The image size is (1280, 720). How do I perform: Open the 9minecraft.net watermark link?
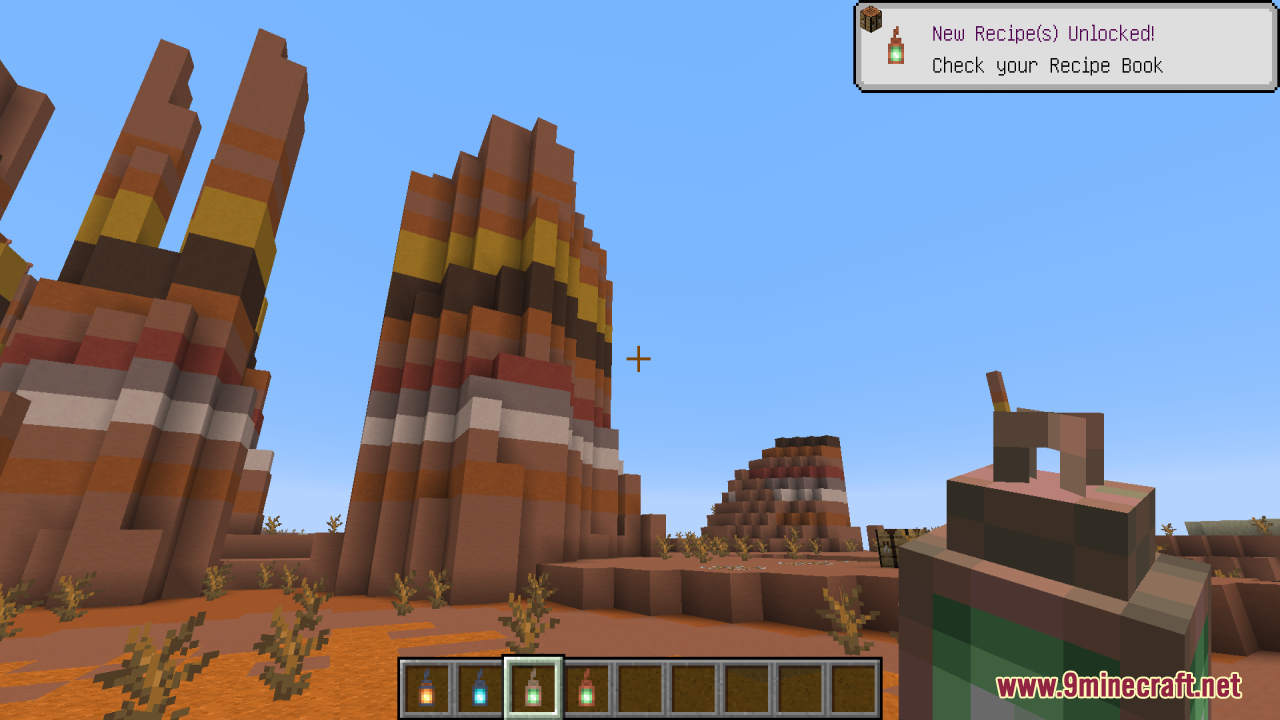tap(1118, 687)
